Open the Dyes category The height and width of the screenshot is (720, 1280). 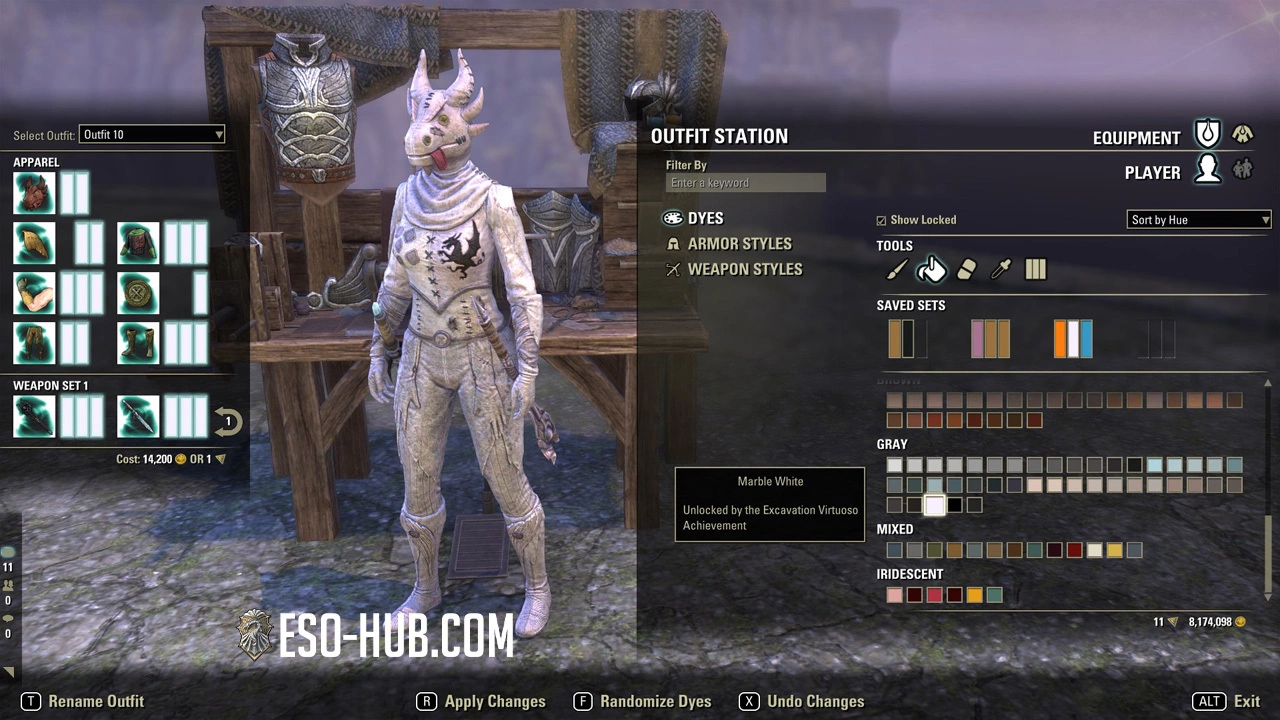coord(705,218)
